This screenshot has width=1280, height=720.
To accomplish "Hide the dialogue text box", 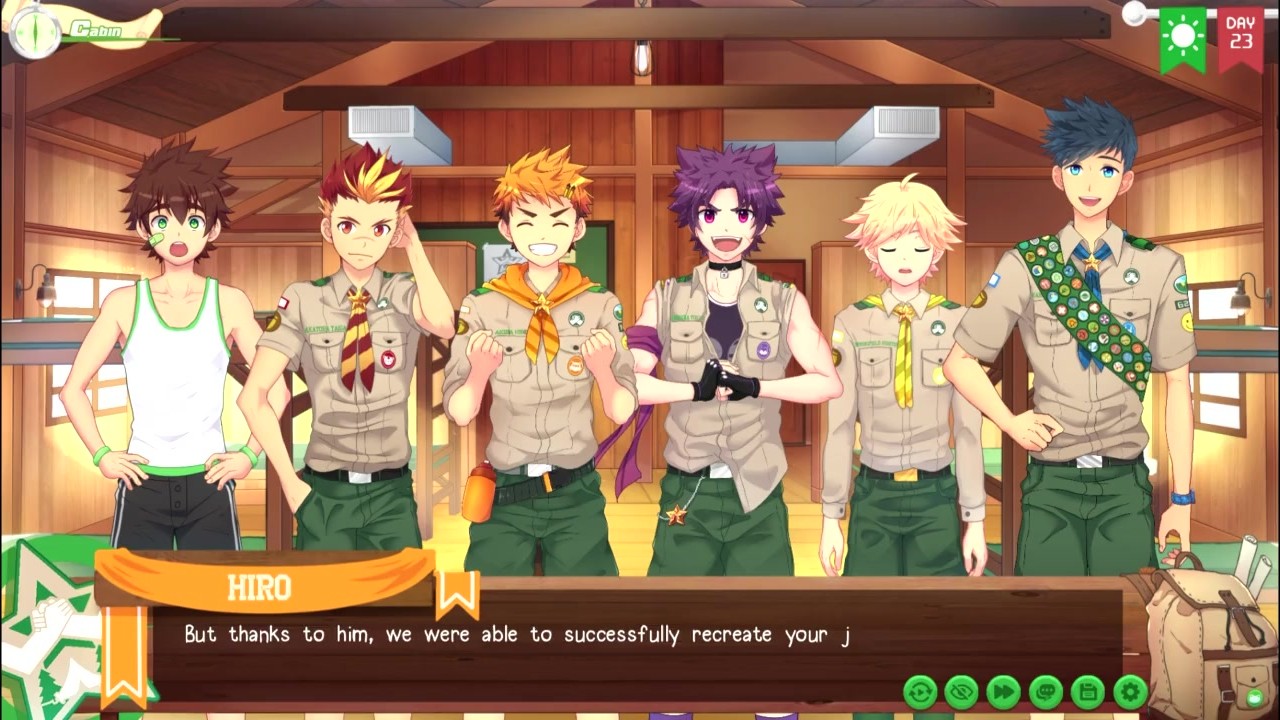I will 961,691.
